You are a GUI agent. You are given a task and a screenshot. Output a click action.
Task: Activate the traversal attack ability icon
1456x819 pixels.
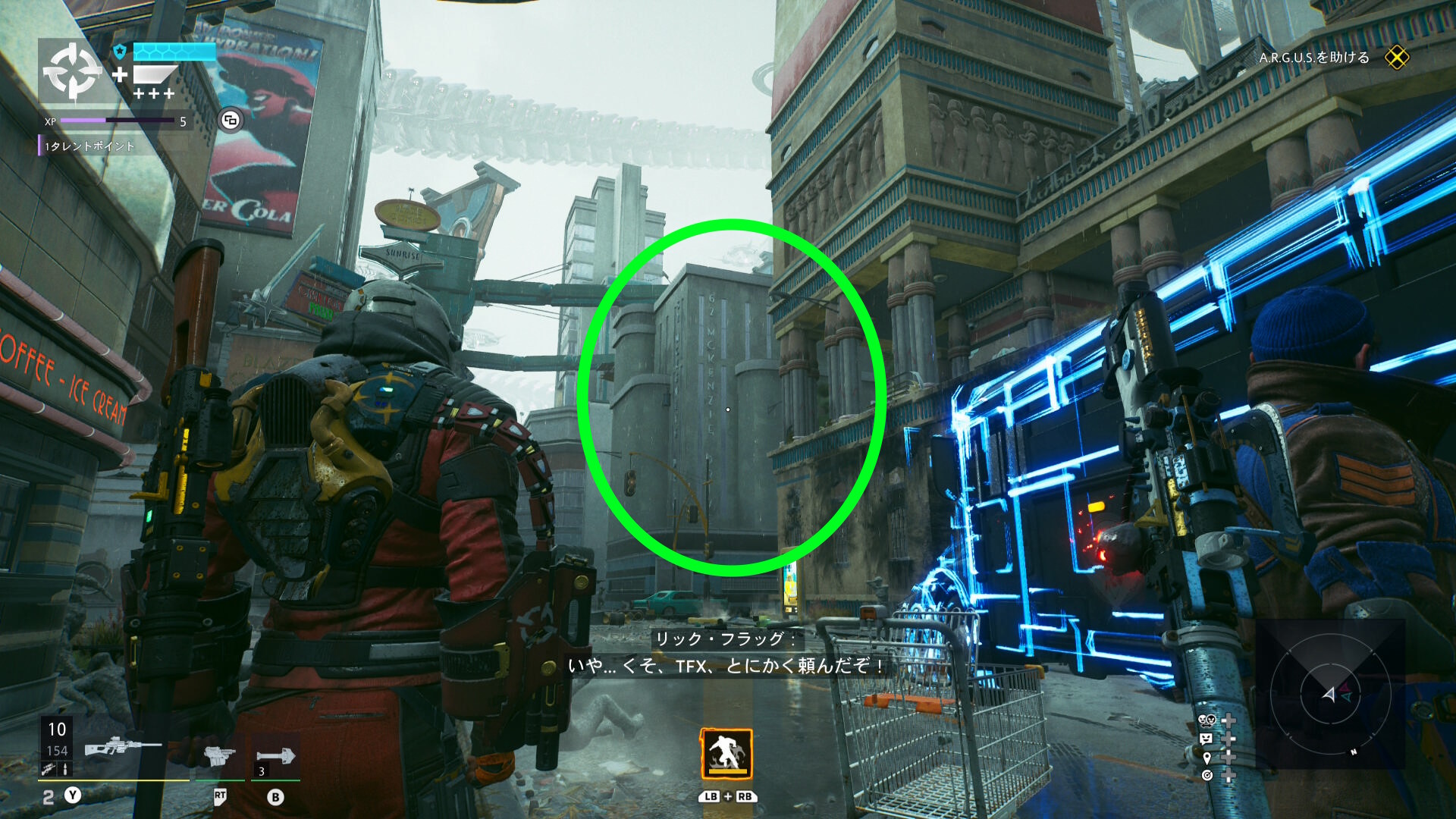726,754
